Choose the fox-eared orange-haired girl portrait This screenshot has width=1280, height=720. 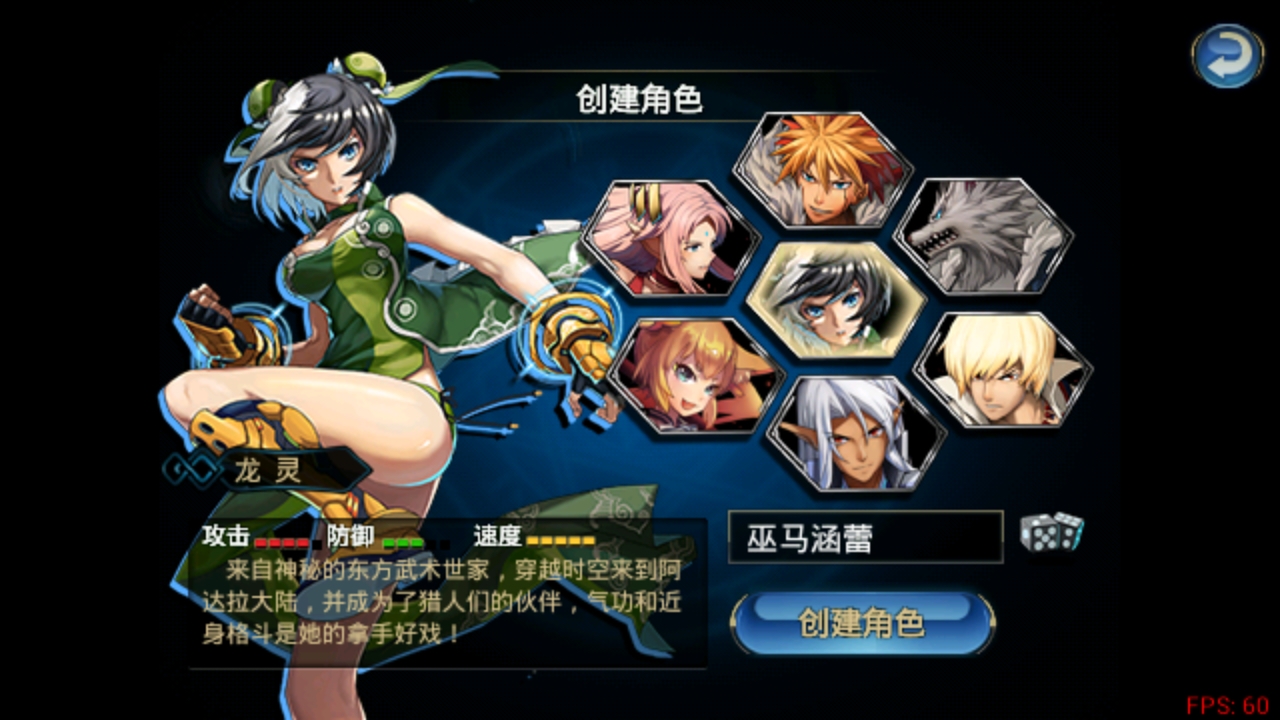pyautogui.click(x=695, y=376)
